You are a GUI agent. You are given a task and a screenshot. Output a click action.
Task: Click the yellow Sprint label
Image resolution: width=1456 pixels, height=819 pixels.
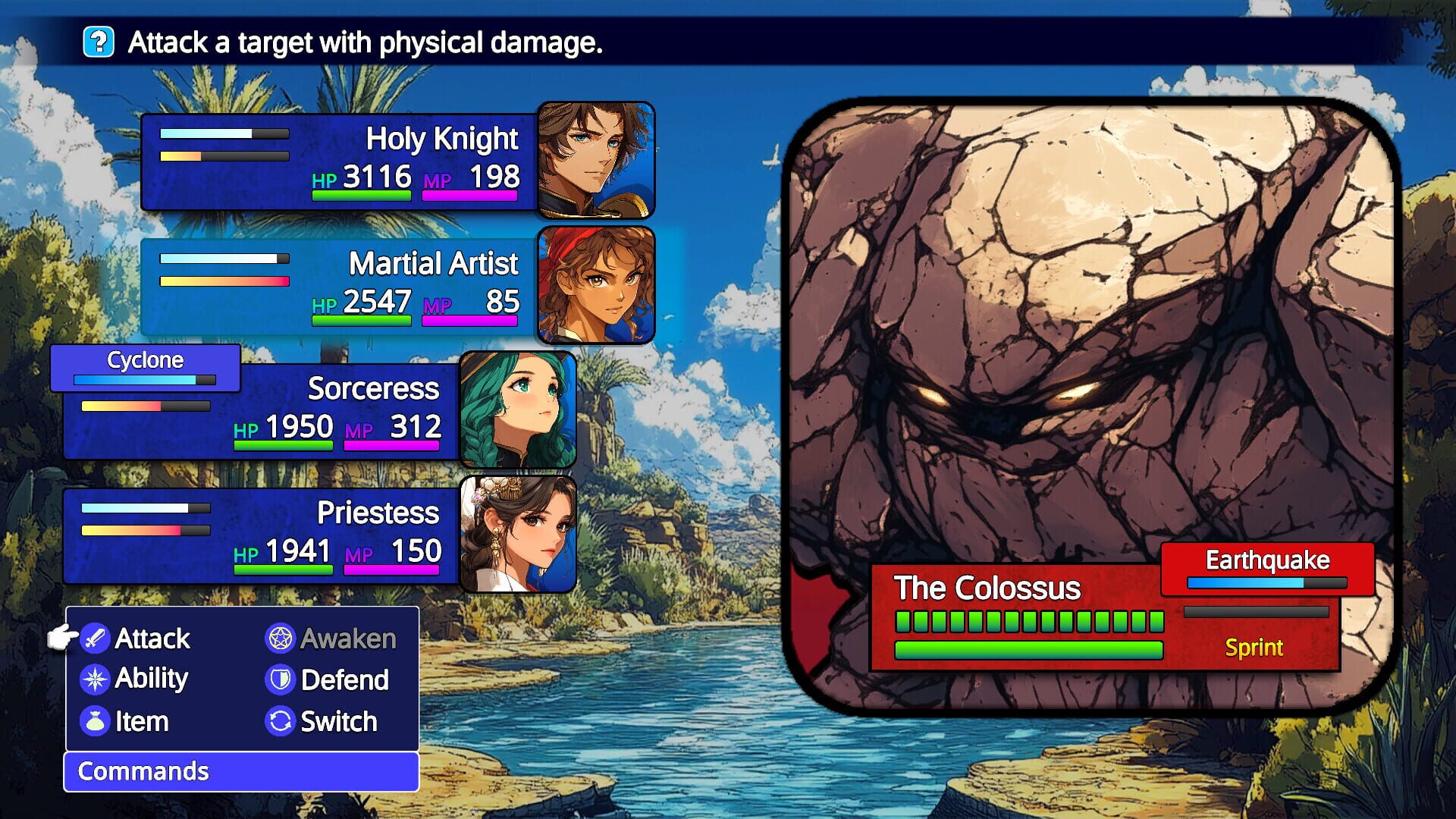click(x=1254, y=648)
